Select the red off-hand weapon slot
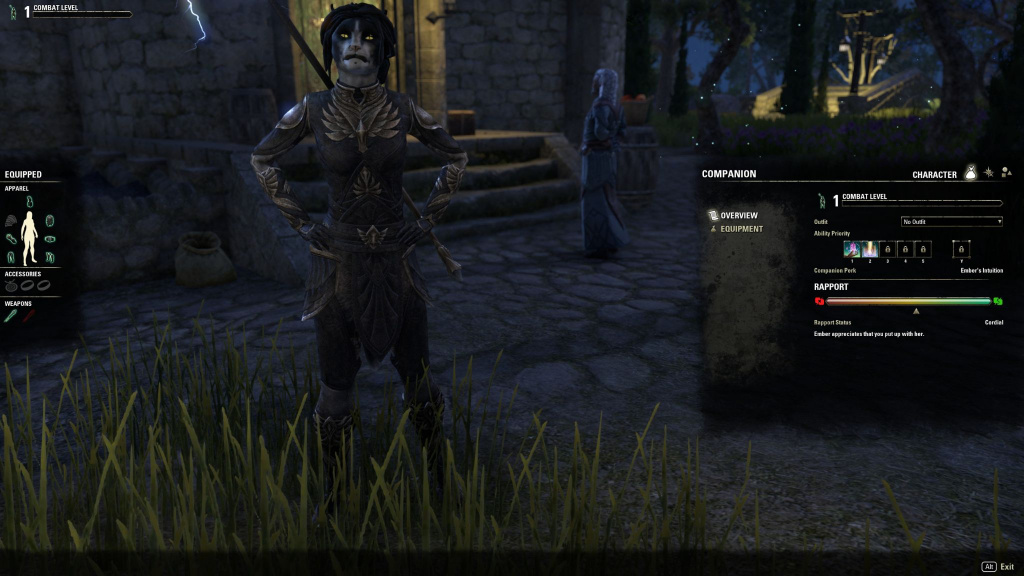This screenshot has width=1024, height=576. 29,316
